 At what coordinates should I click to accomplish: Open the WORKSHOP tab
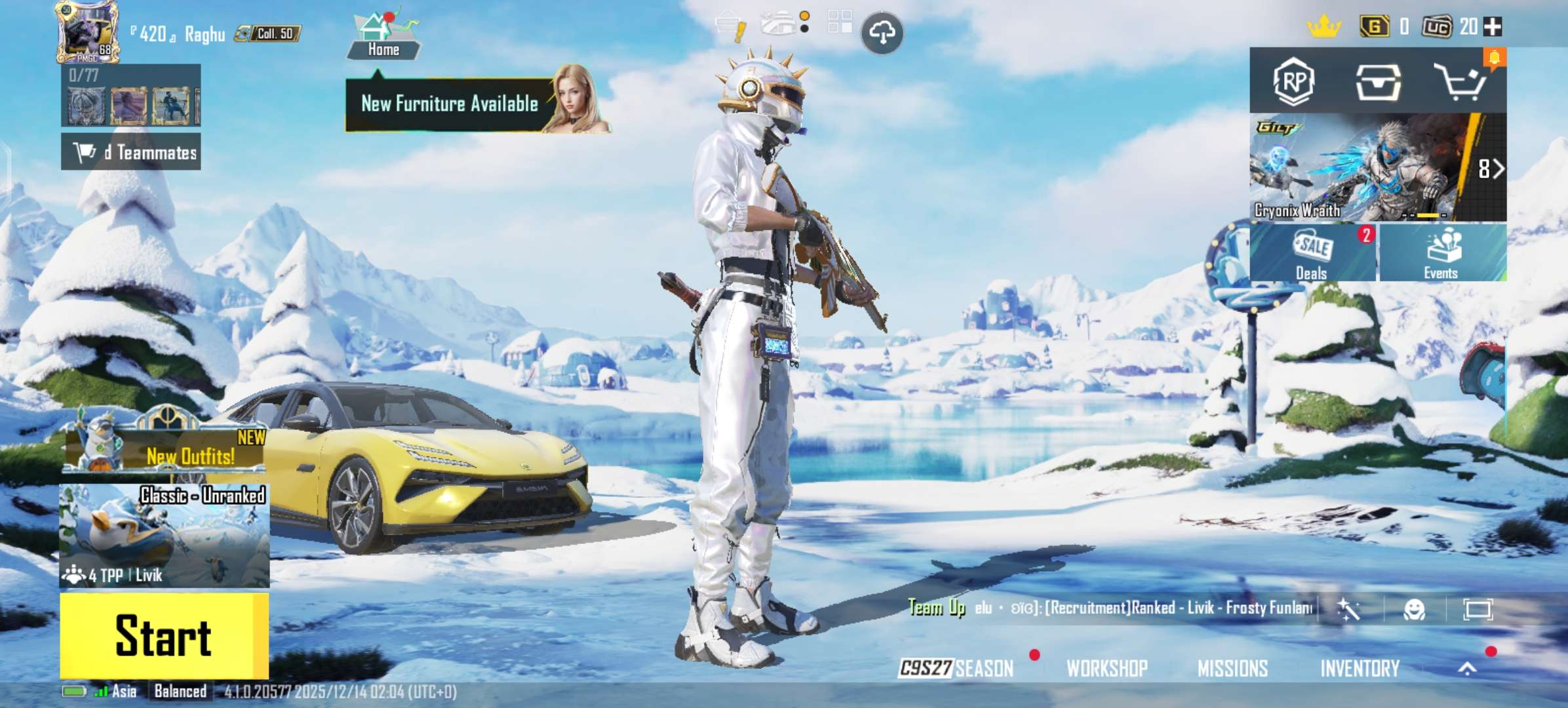(1105, 669)
